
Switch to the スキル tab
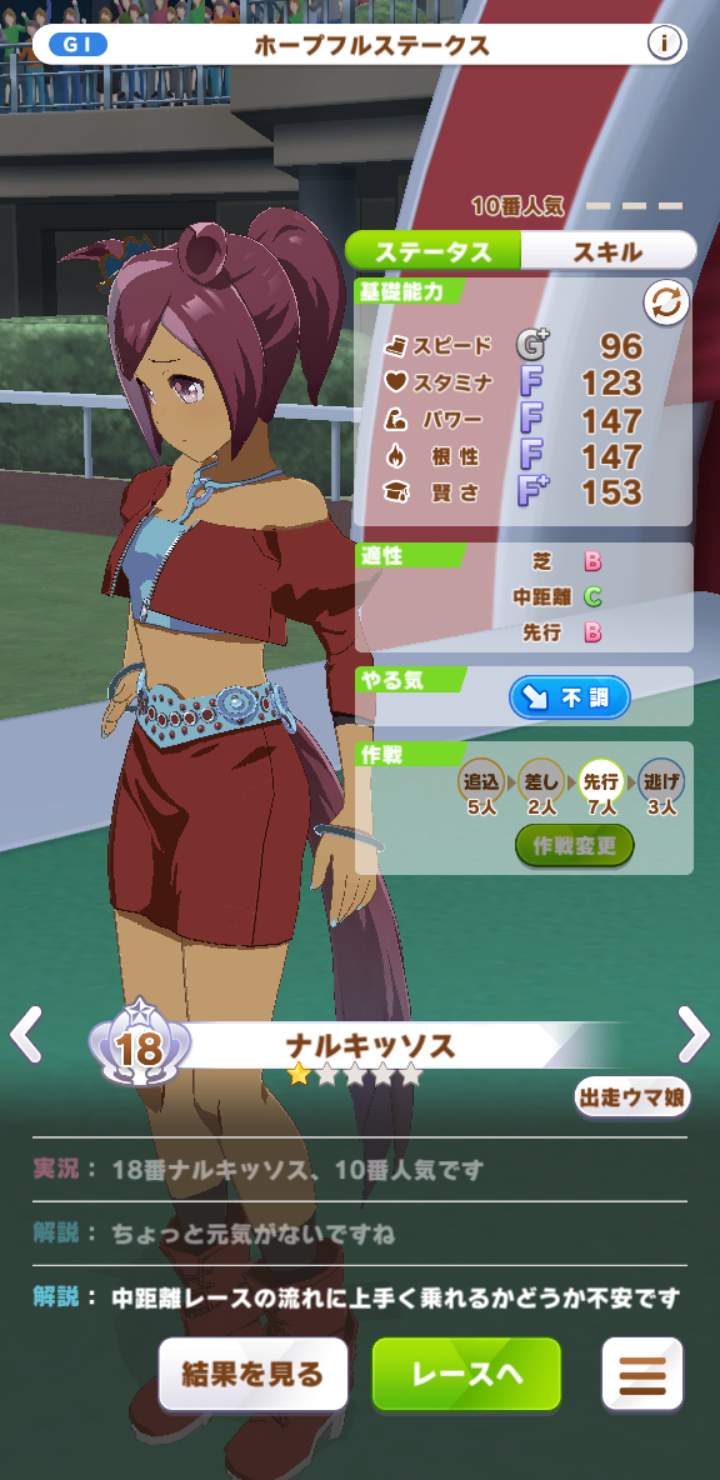[607, 251]
